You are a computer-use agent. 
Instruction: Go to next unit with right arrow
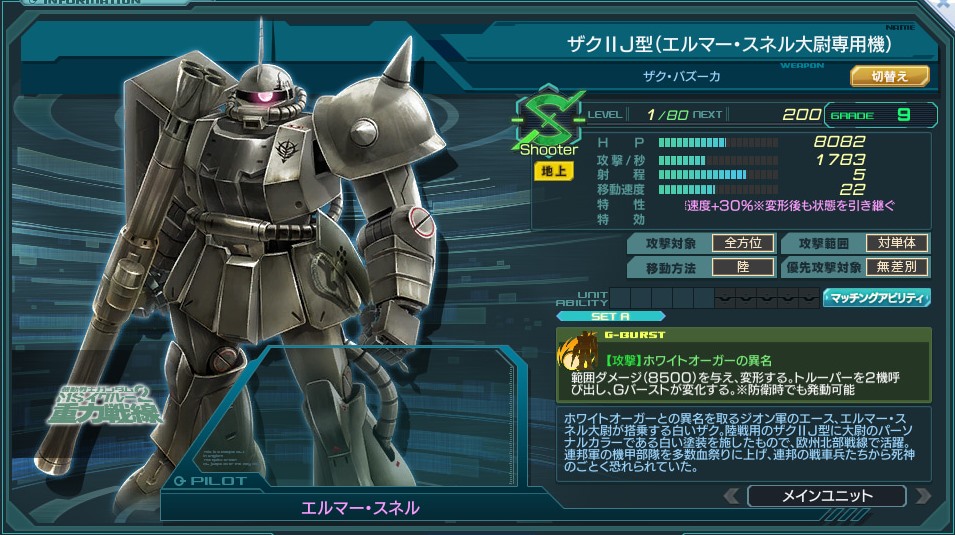(922, 496)
